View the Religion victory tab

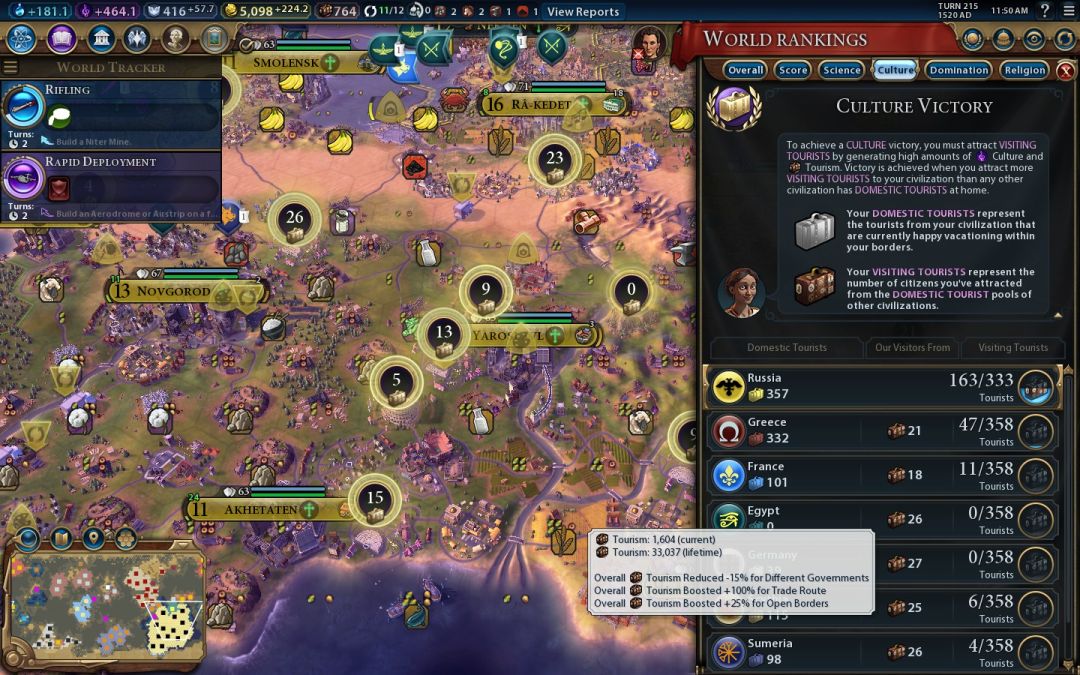pos(1024,70)
